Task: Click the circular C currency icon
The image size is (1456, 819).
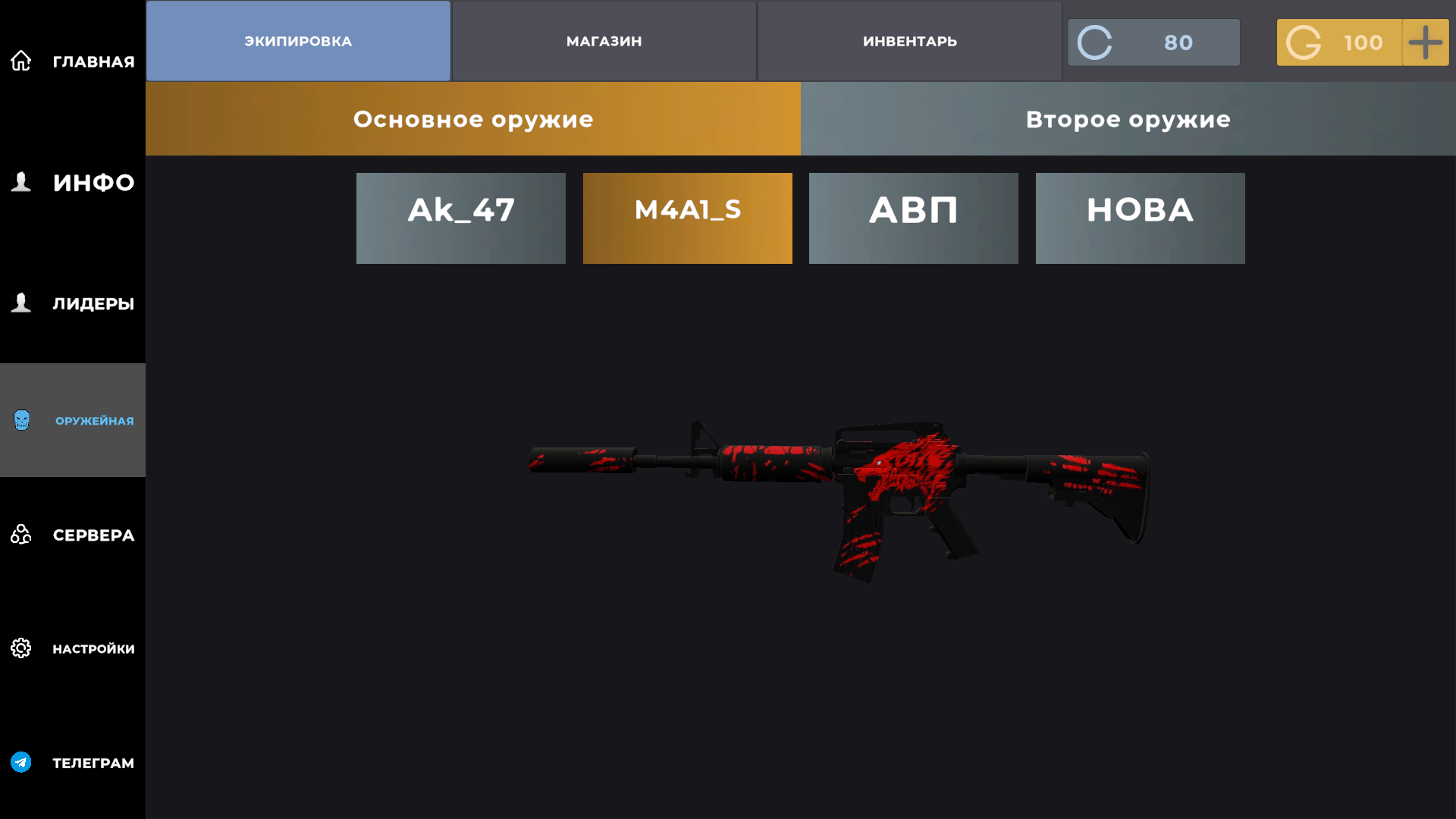Action: [1094, 42]
